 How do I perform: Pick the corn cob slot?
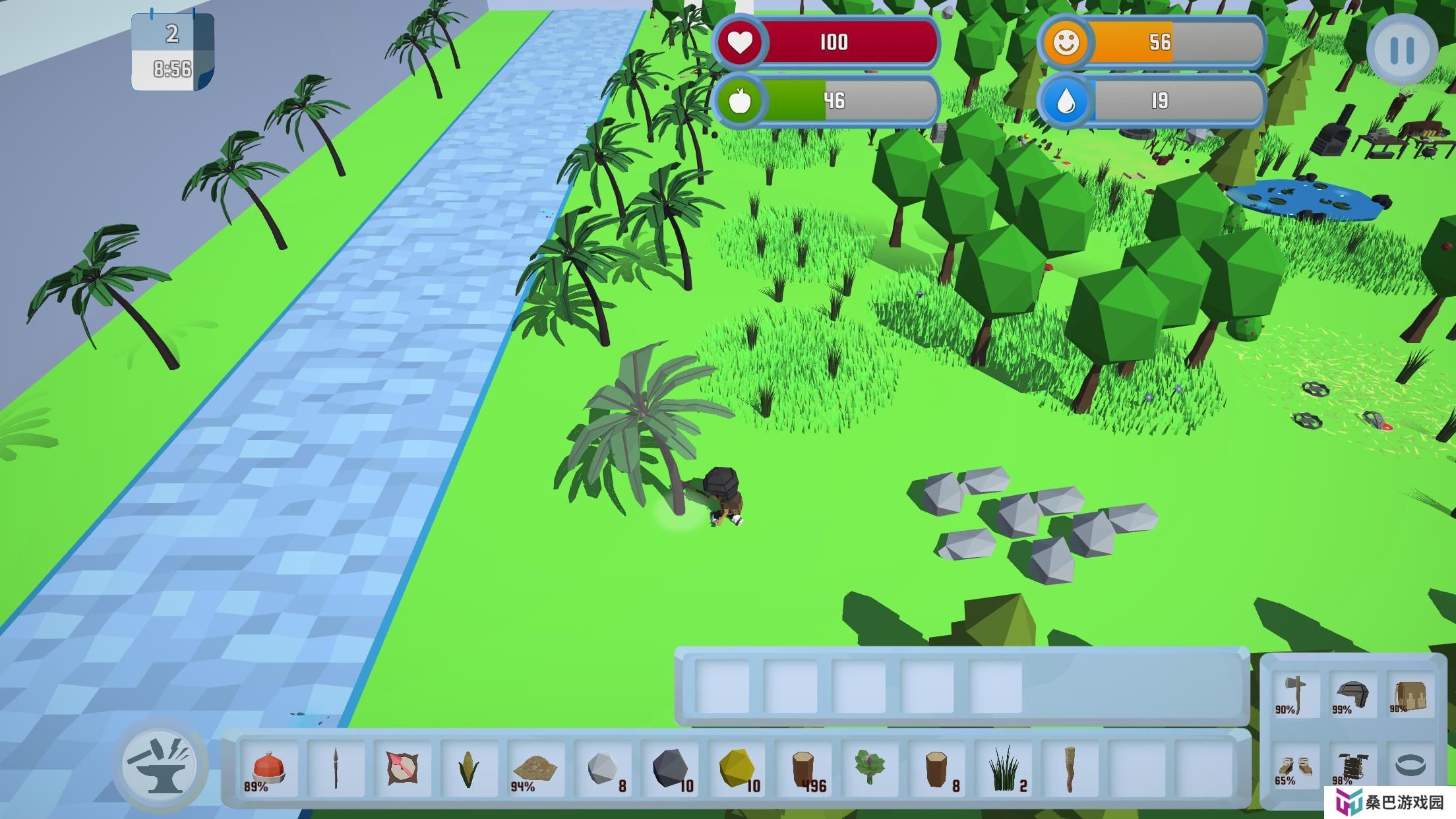[x=469, y=768]
